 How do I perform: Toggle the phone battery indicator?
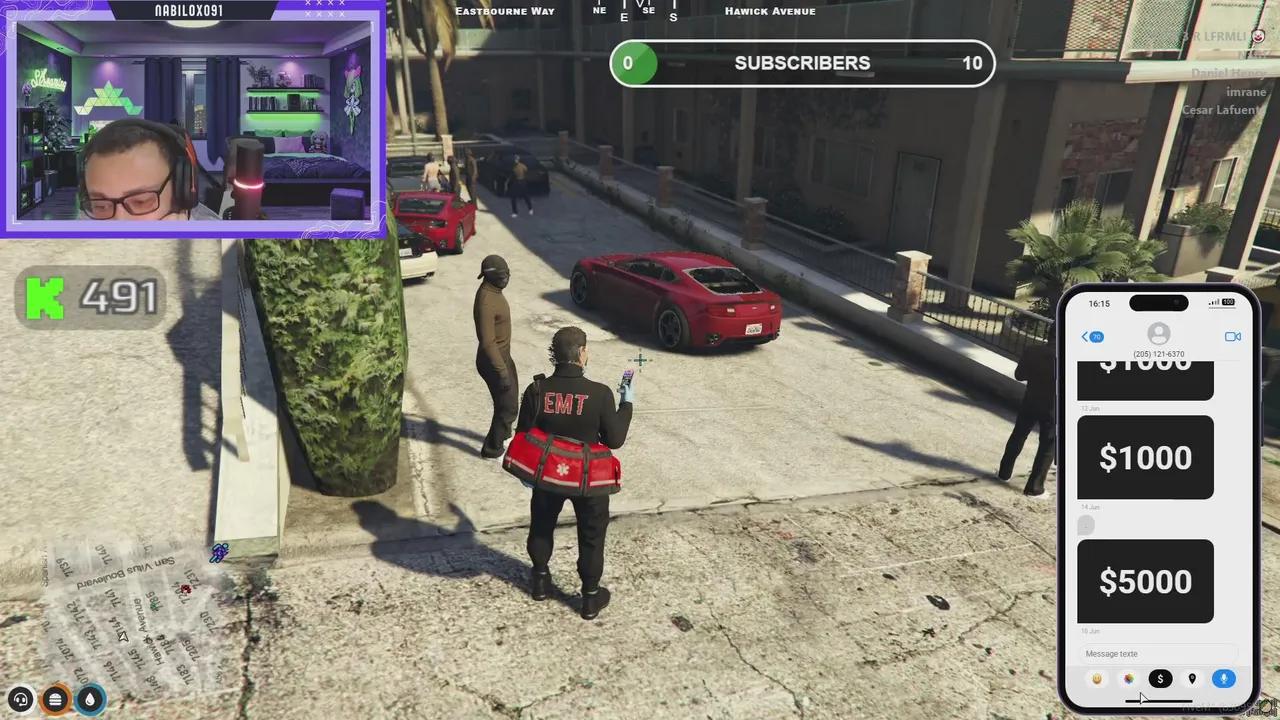1228,302
